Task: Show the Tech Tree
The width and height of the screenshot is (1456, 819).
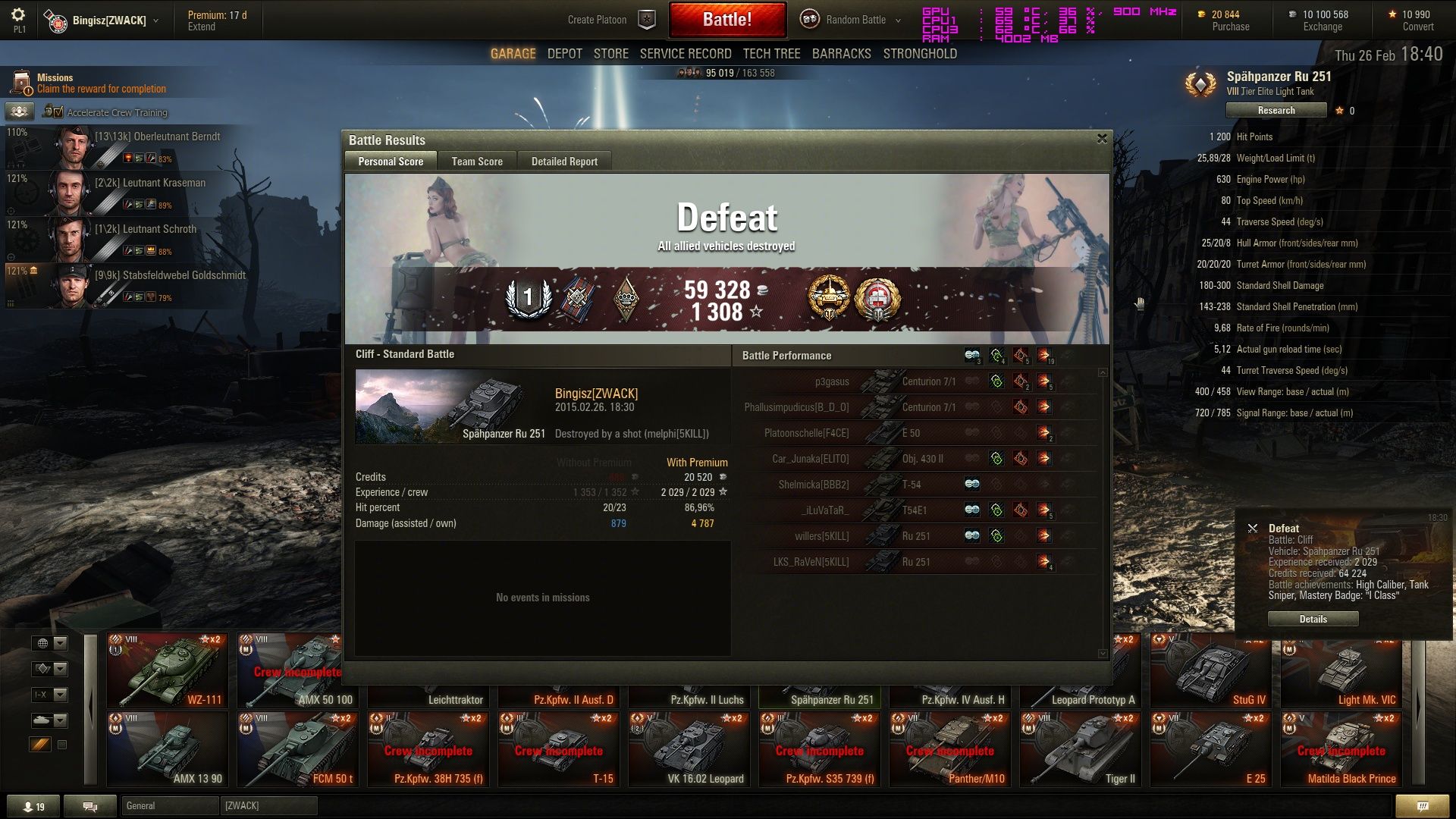Action: pyautogui.click(x=771, y=54)
